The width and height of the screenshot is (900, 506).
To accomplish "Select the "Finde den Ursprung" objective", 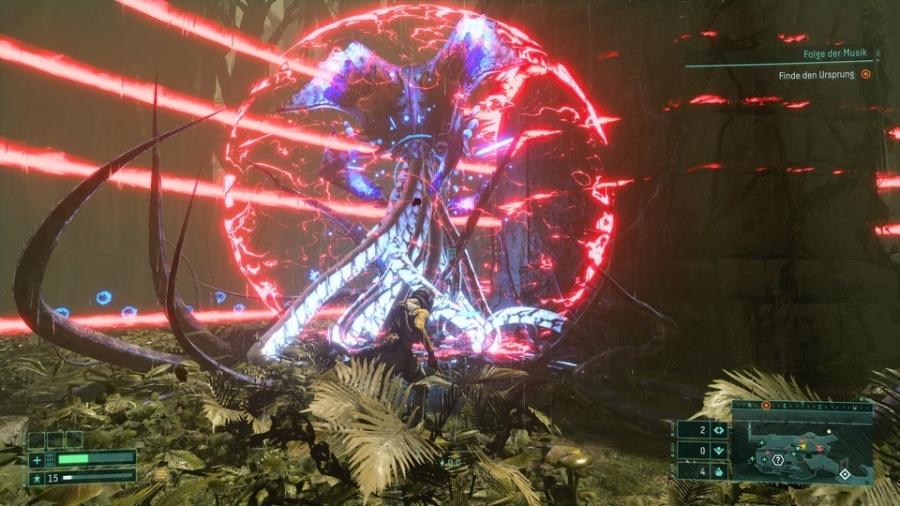I will (817, 74).
